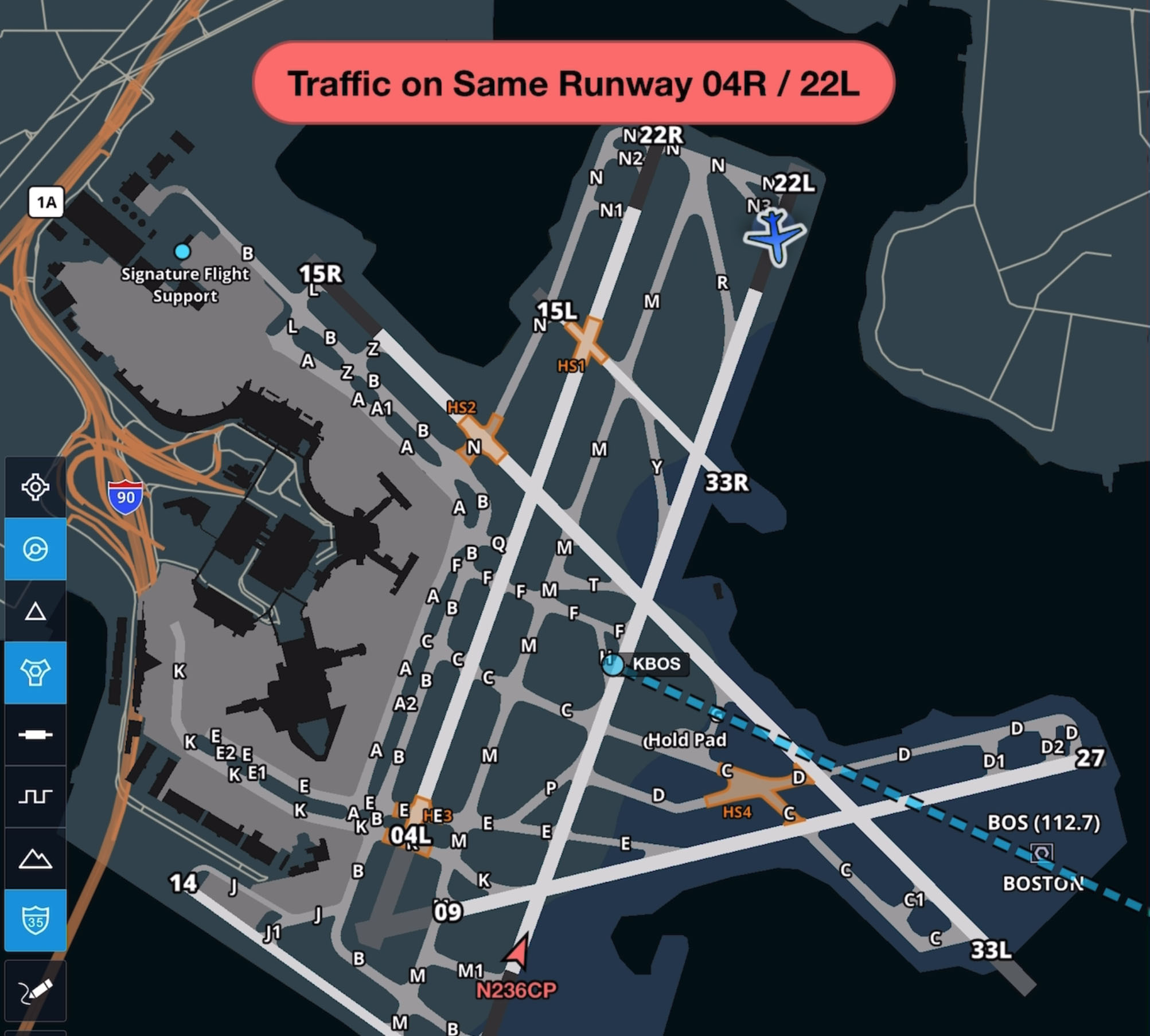Click the terrain layer icon
This screenshot has width=1150, height=1036.
pos(36,859)
